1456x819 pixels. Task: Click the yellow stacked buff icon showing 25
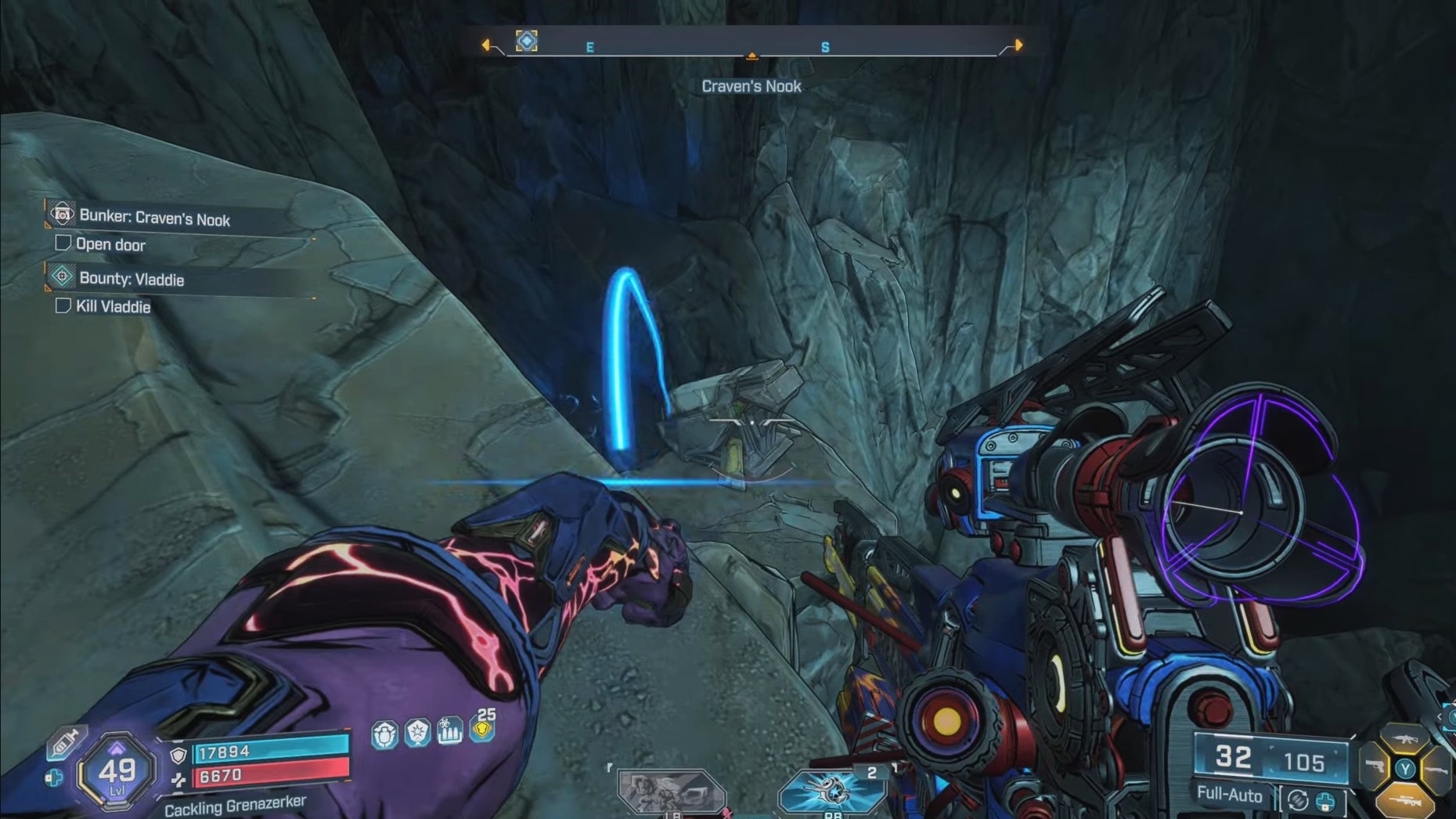pyautogui.click(x=482, y=728)
